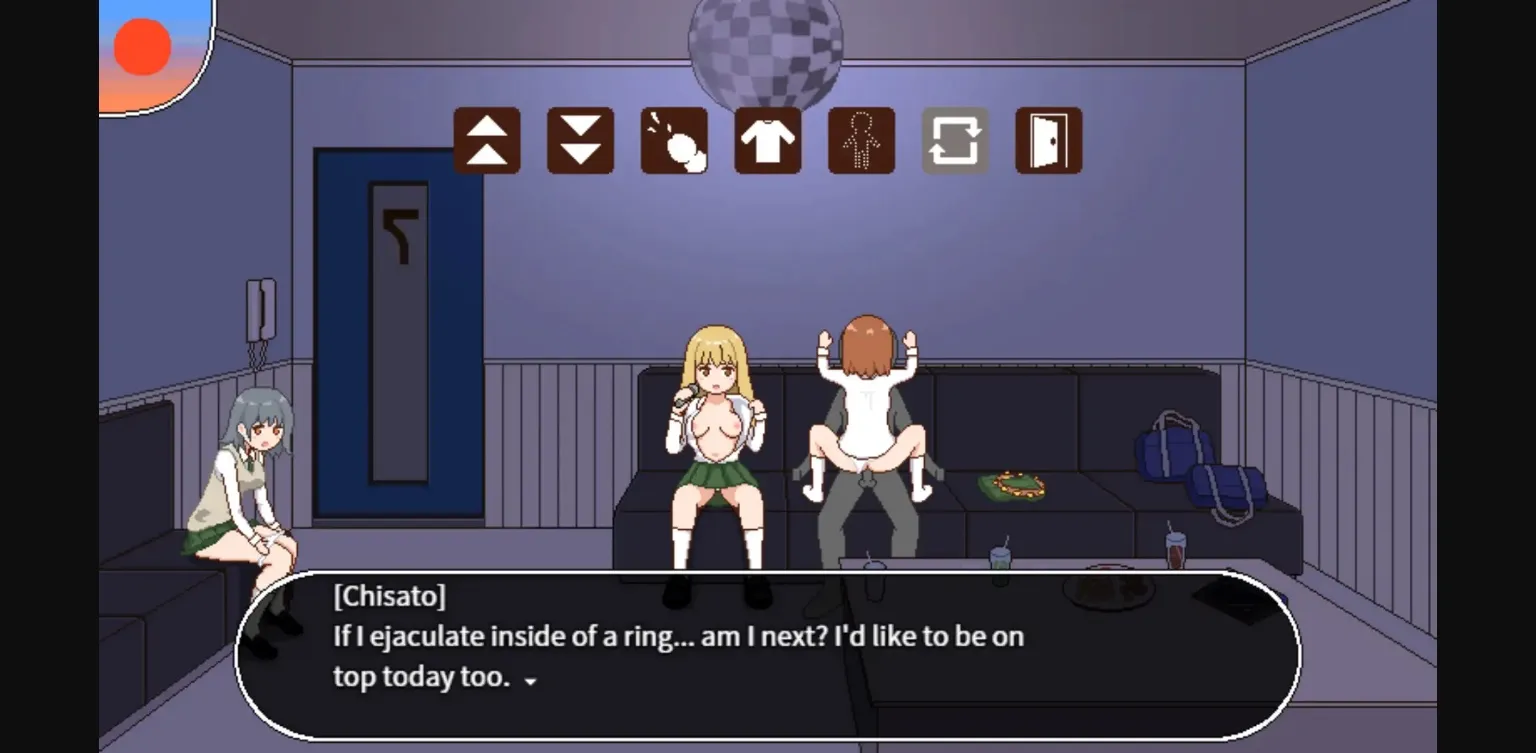
Task: Click the orange-red circle indicator
Action: 141,45
